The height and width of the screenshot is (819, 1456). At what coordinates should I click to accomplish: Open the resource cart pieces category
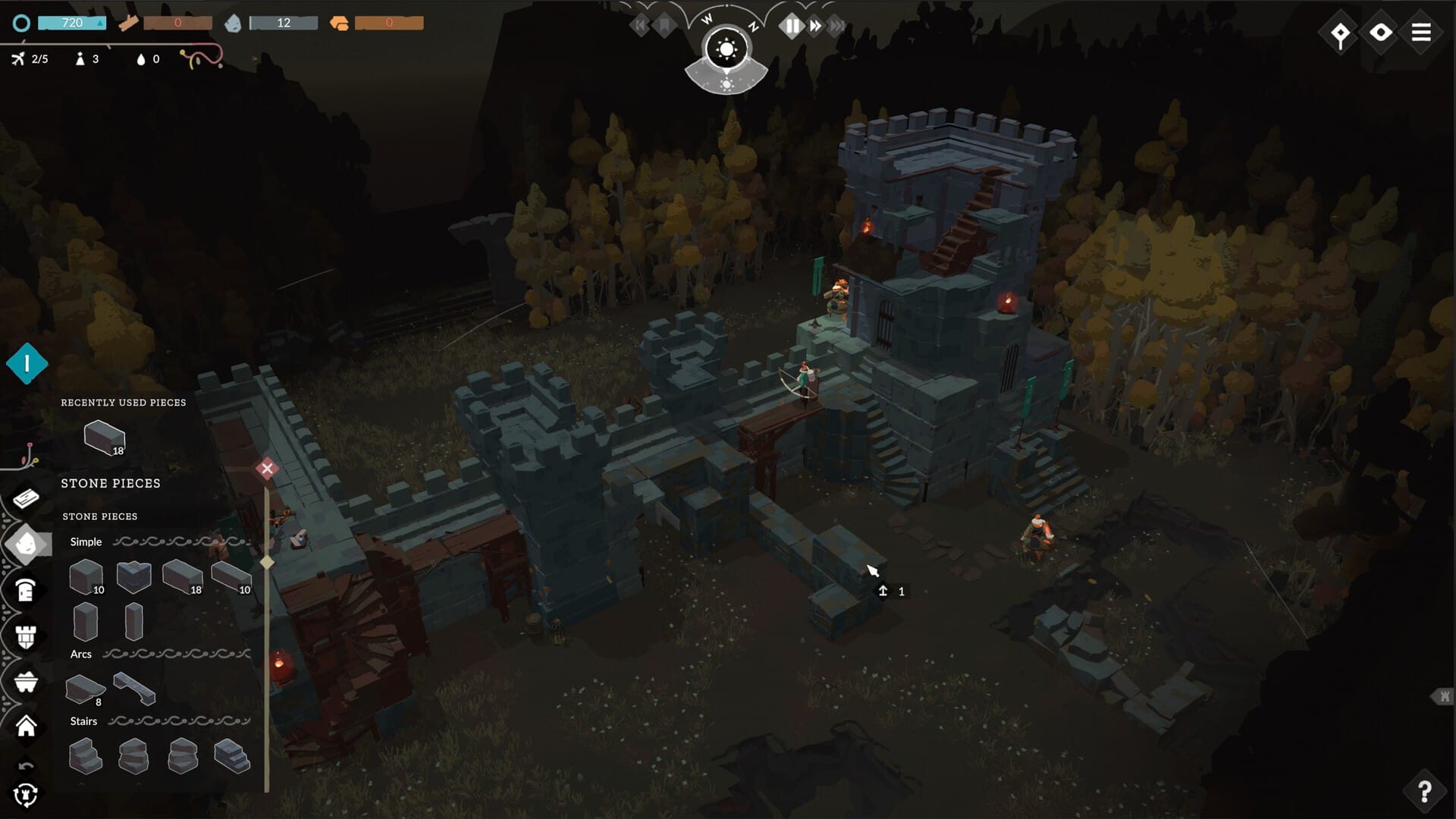[x=25, y=681]
